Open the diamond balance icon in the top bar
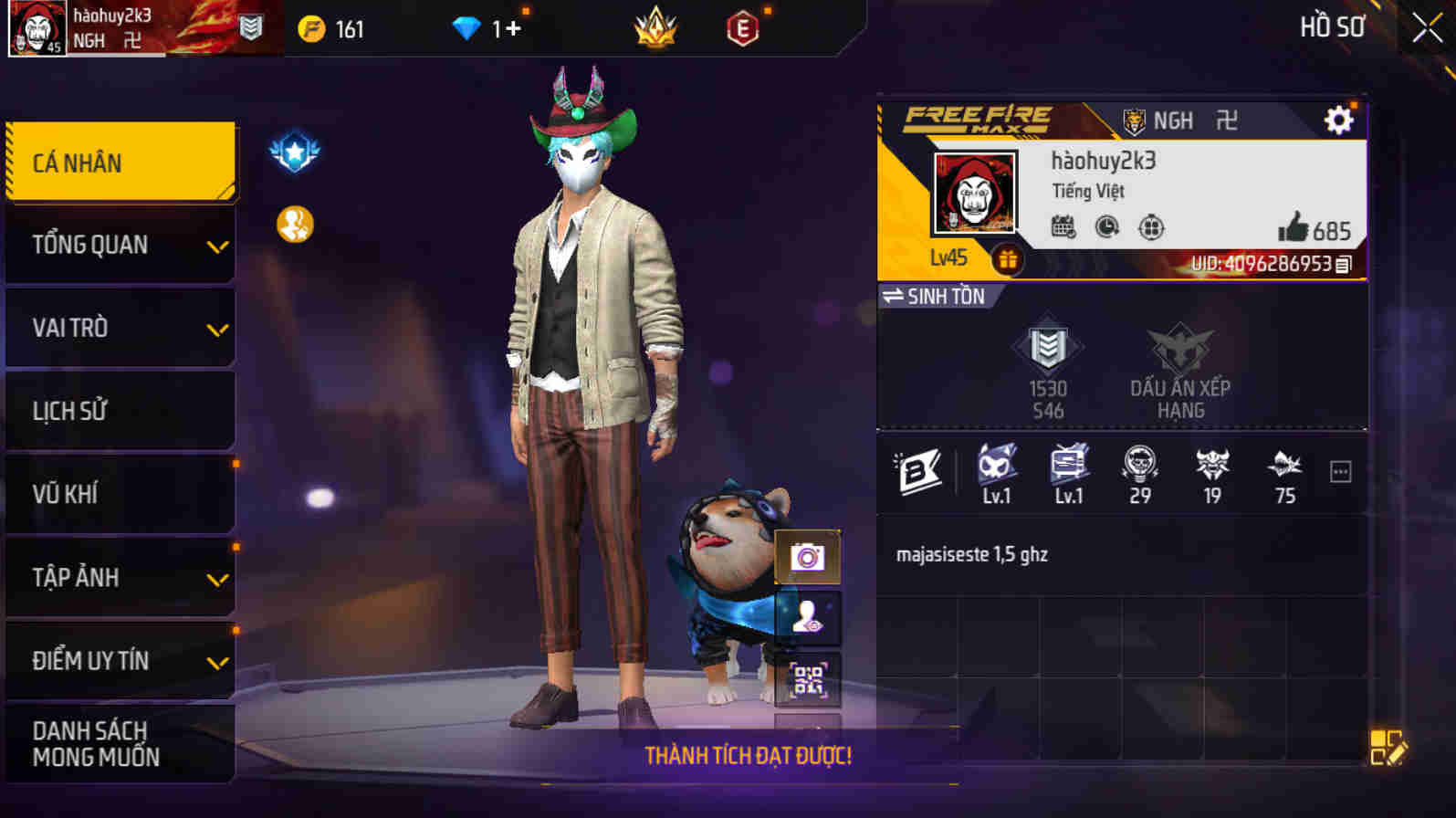1456x818 pixels. click(468, 27)
